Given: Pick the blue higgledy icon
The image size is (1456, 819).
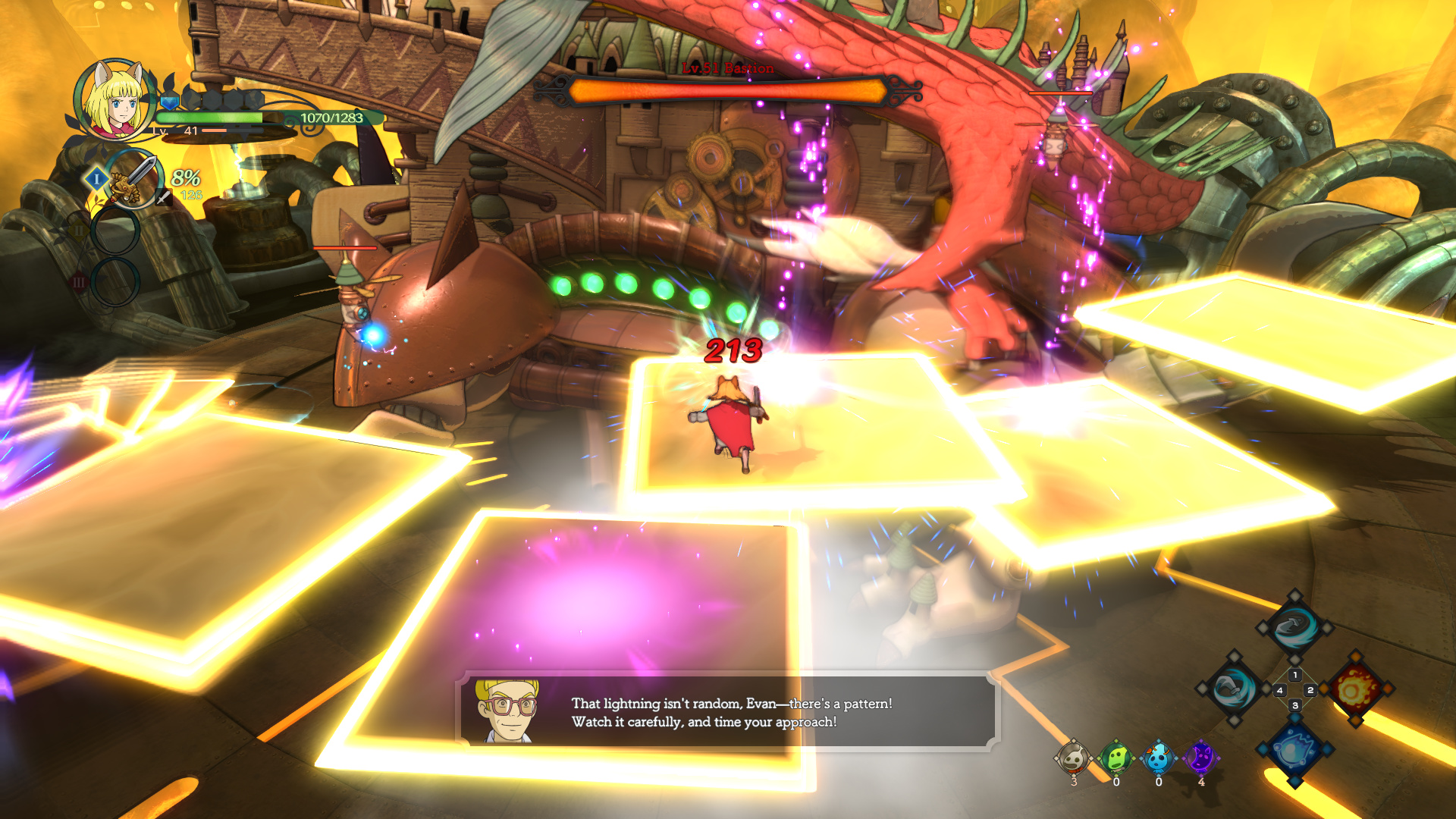Looking at the screenshot, I should [1158, 758].
